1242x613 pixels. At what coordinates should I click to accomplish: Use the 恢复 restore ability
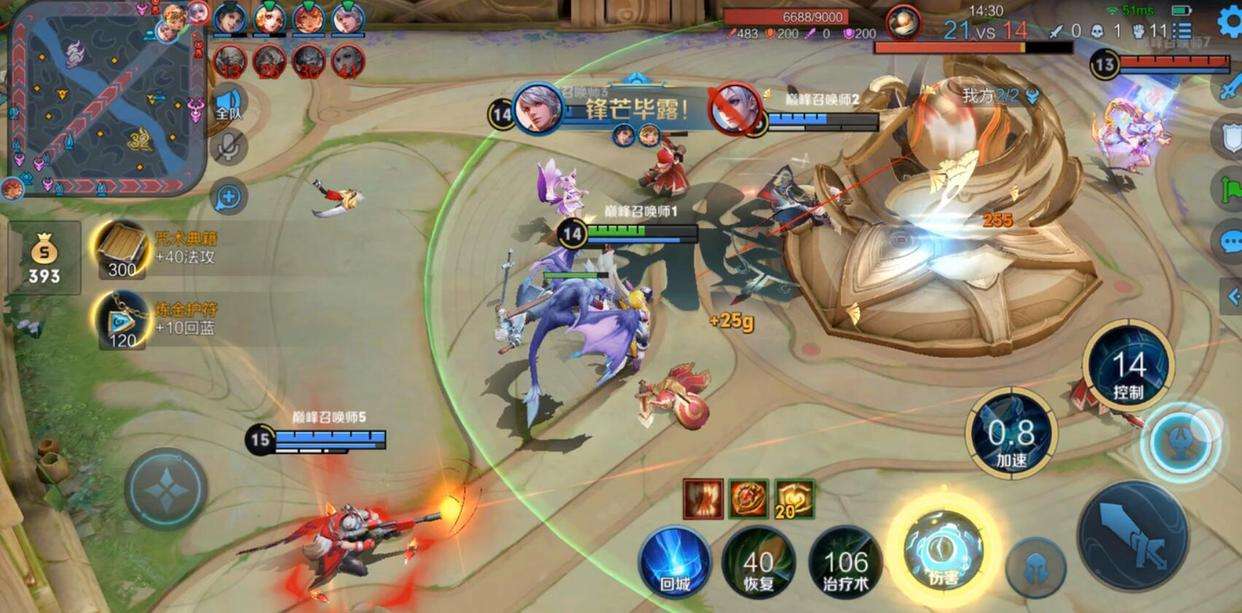(x=758, y=562)
